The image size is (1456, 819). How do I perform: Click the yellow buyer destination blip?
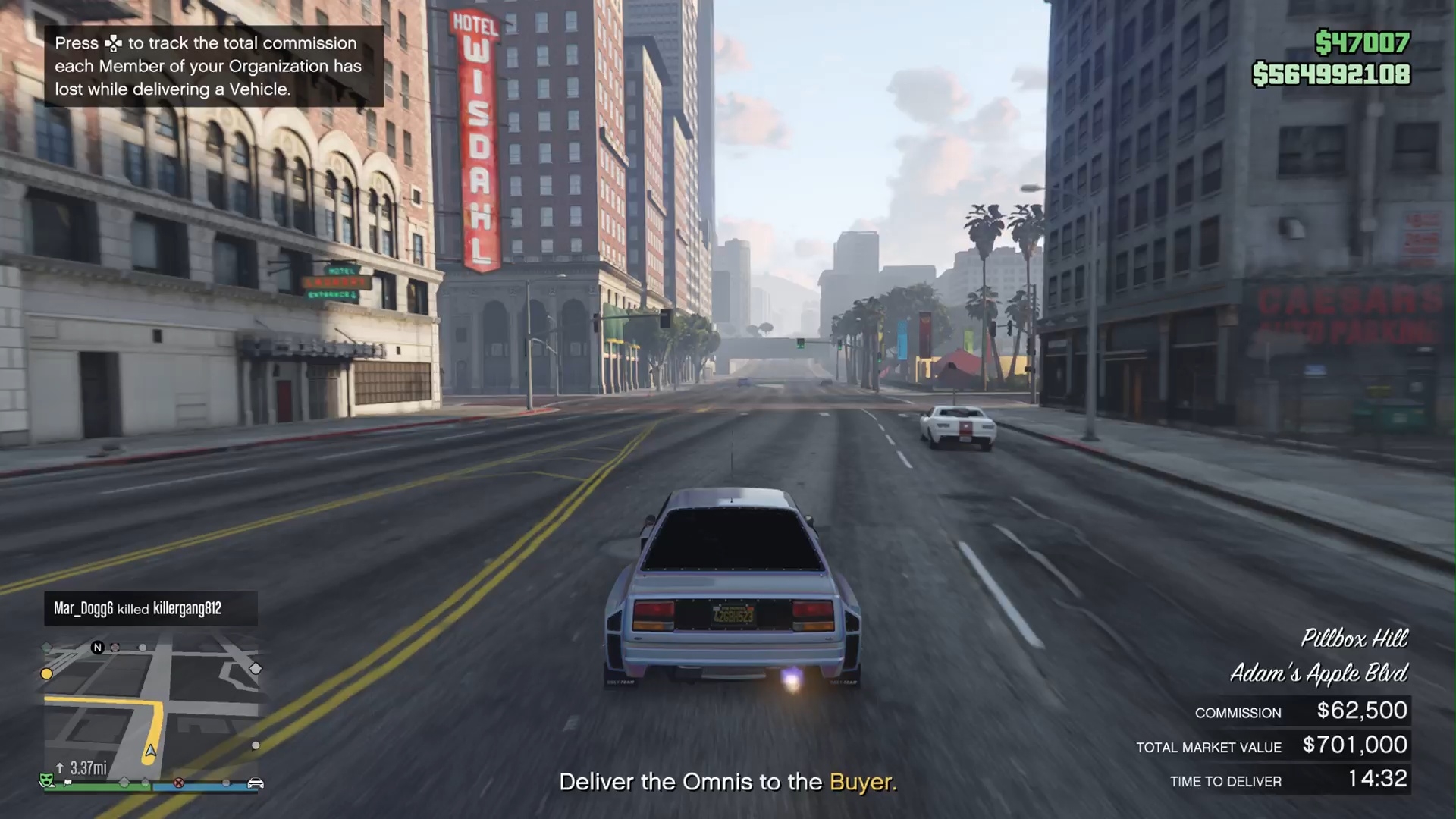pyautogui.click(x=47, y=673)
